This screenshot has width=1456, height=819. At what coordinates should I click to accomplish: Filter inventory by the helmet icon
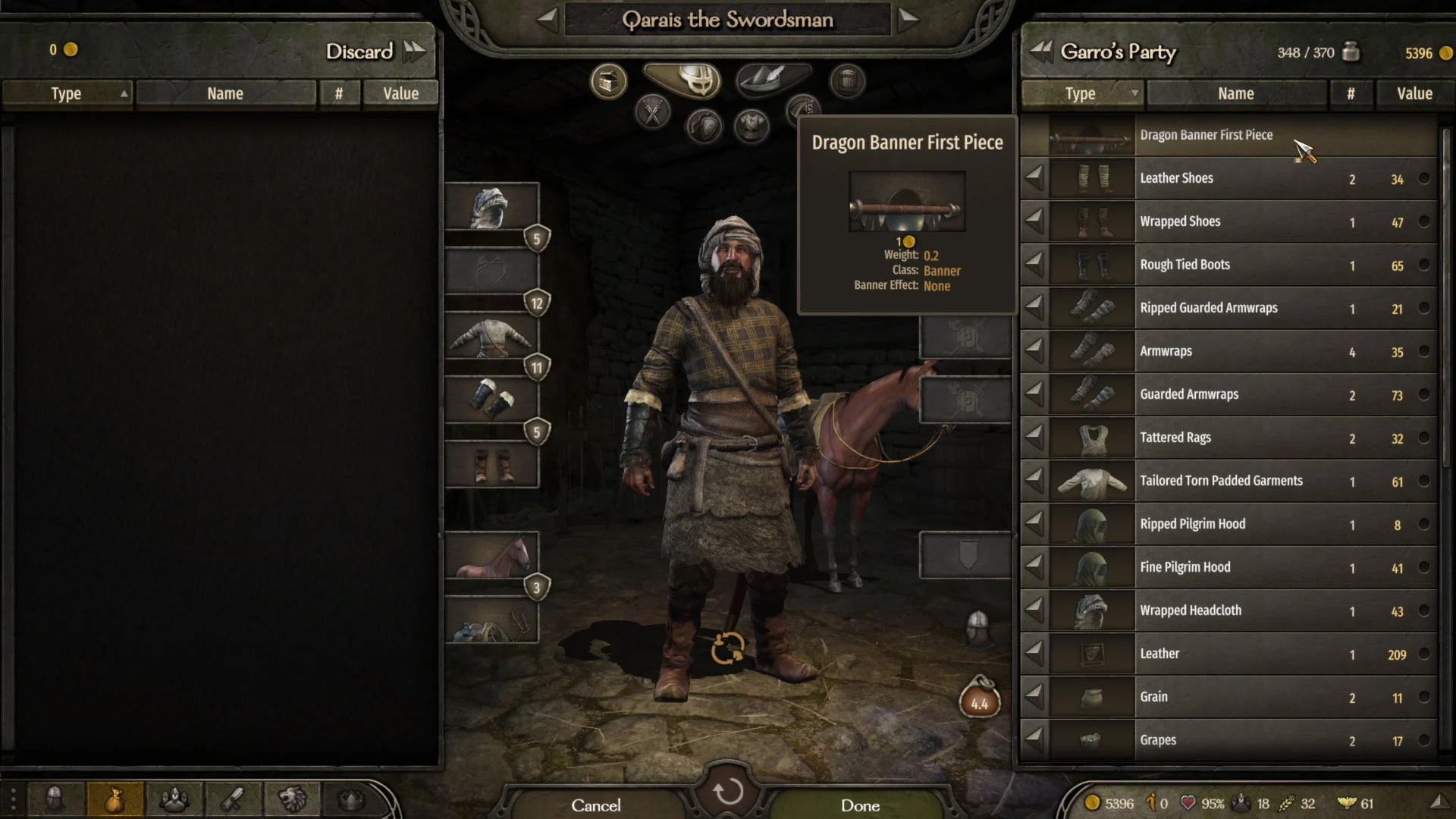coord(695,78)
